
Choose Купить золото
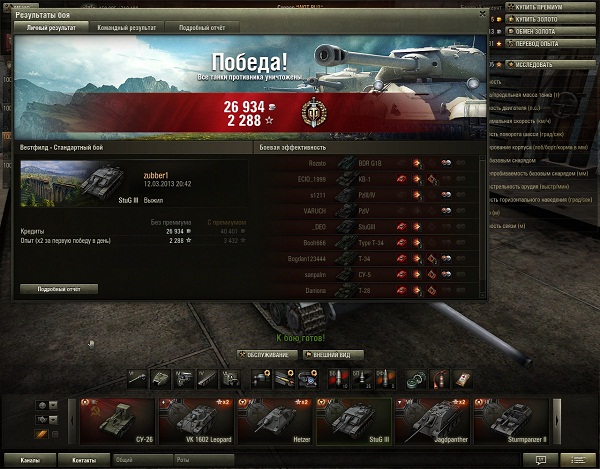549,19
